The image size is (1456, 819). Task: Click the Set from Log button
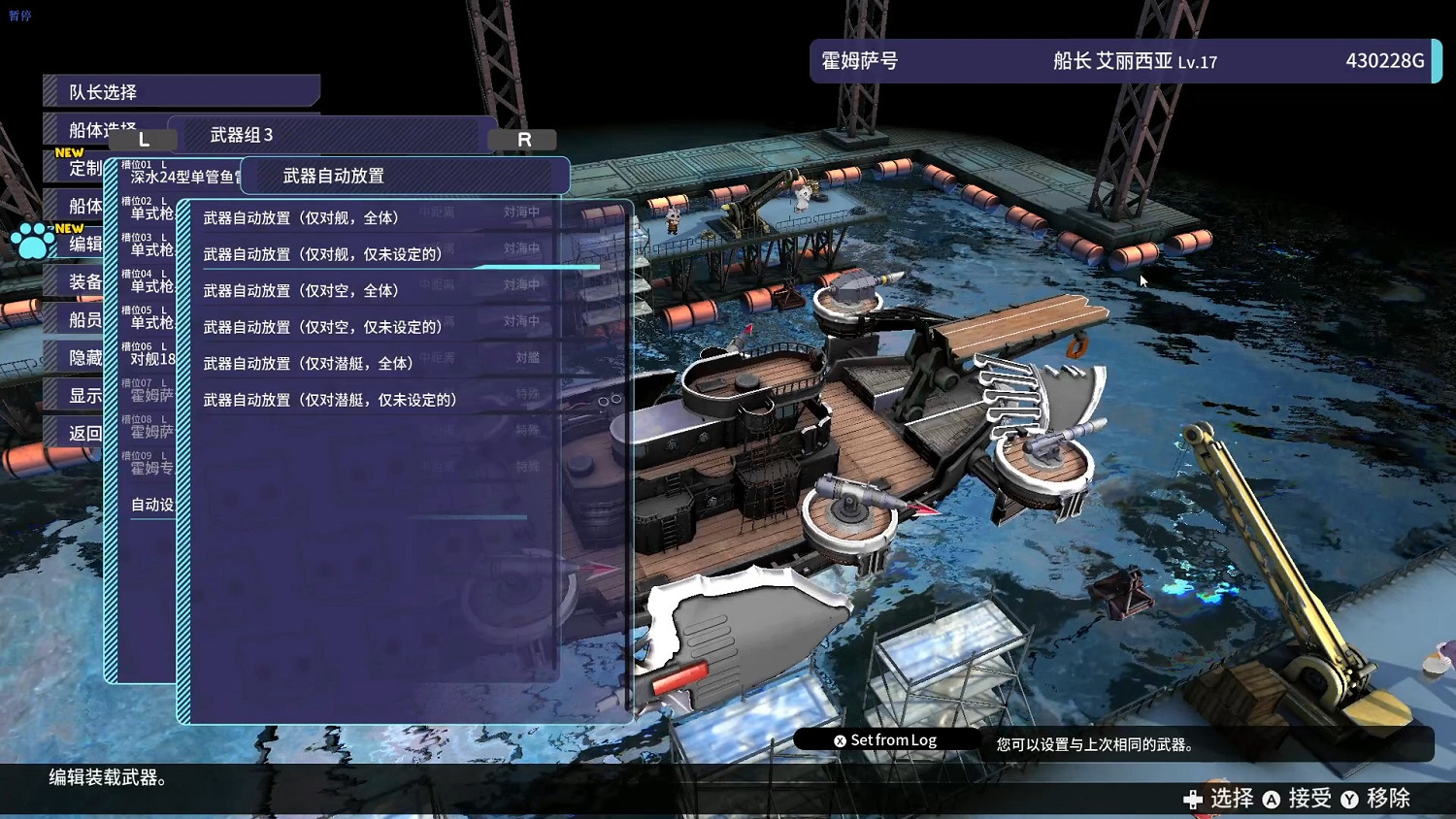[891, 739]
